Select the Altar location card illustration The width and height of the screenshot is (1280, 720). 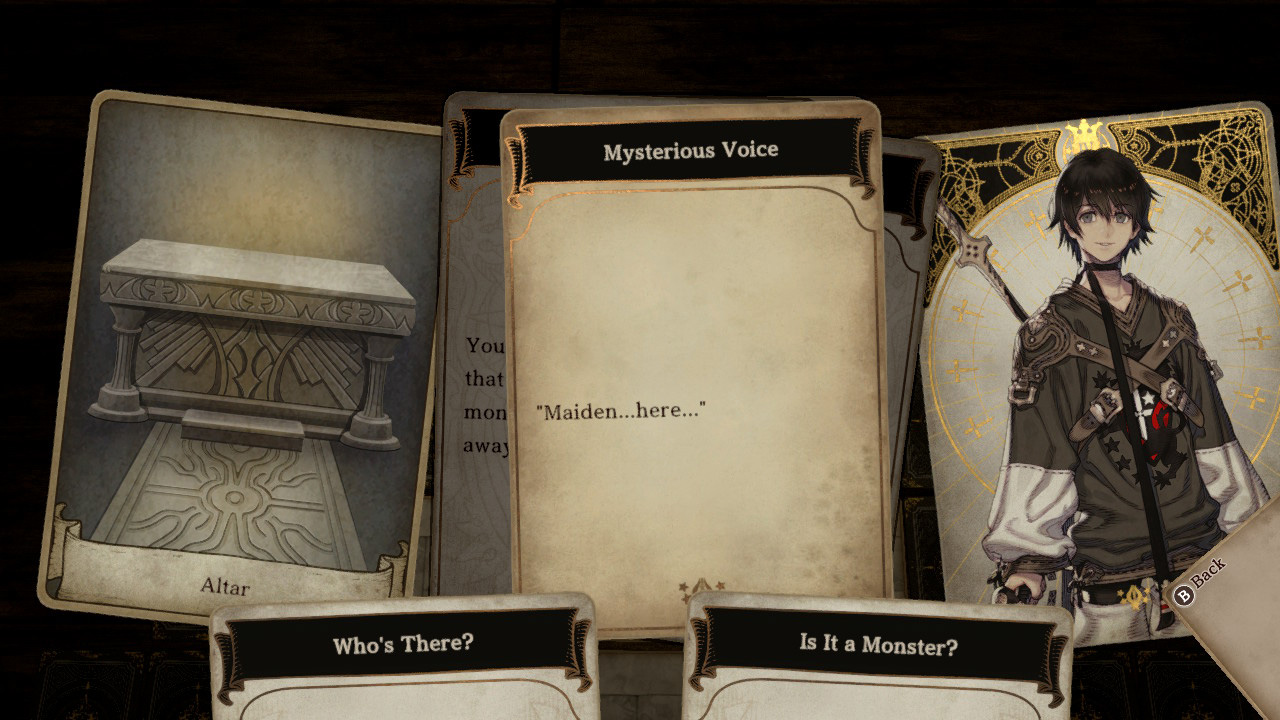click(240, 350)
